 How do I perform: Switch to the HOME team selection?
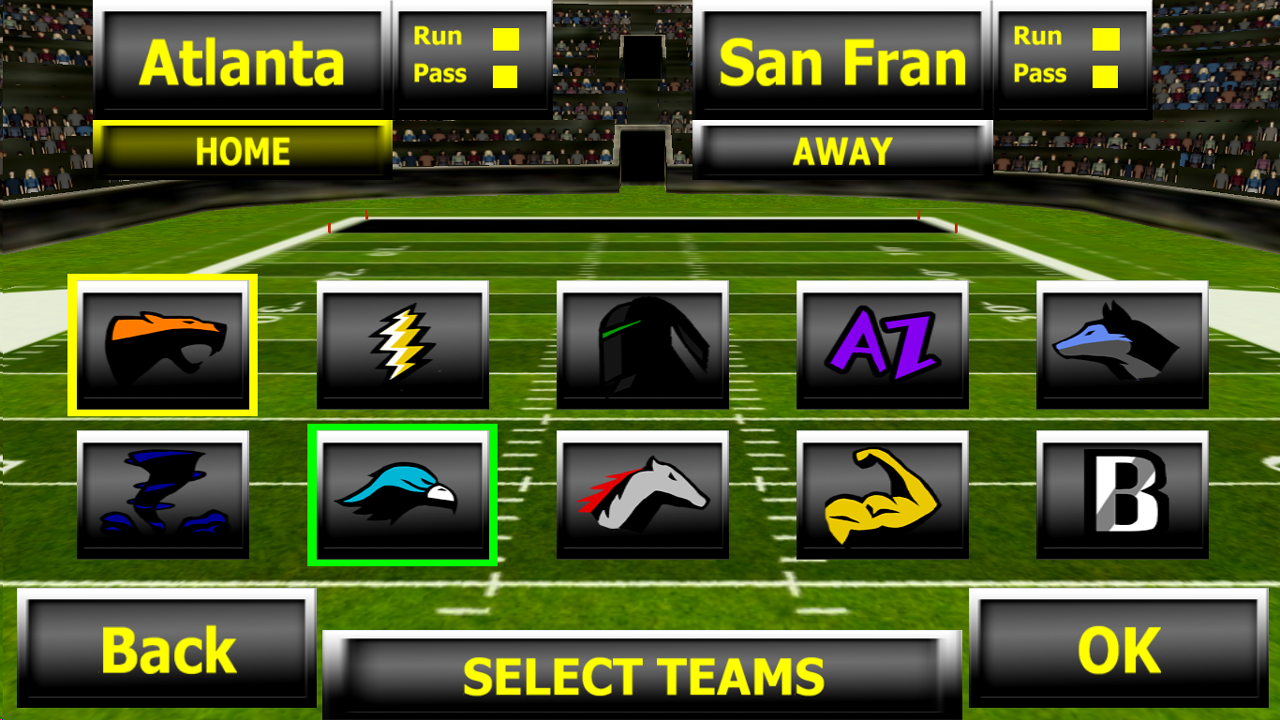[x=241, y=150]
